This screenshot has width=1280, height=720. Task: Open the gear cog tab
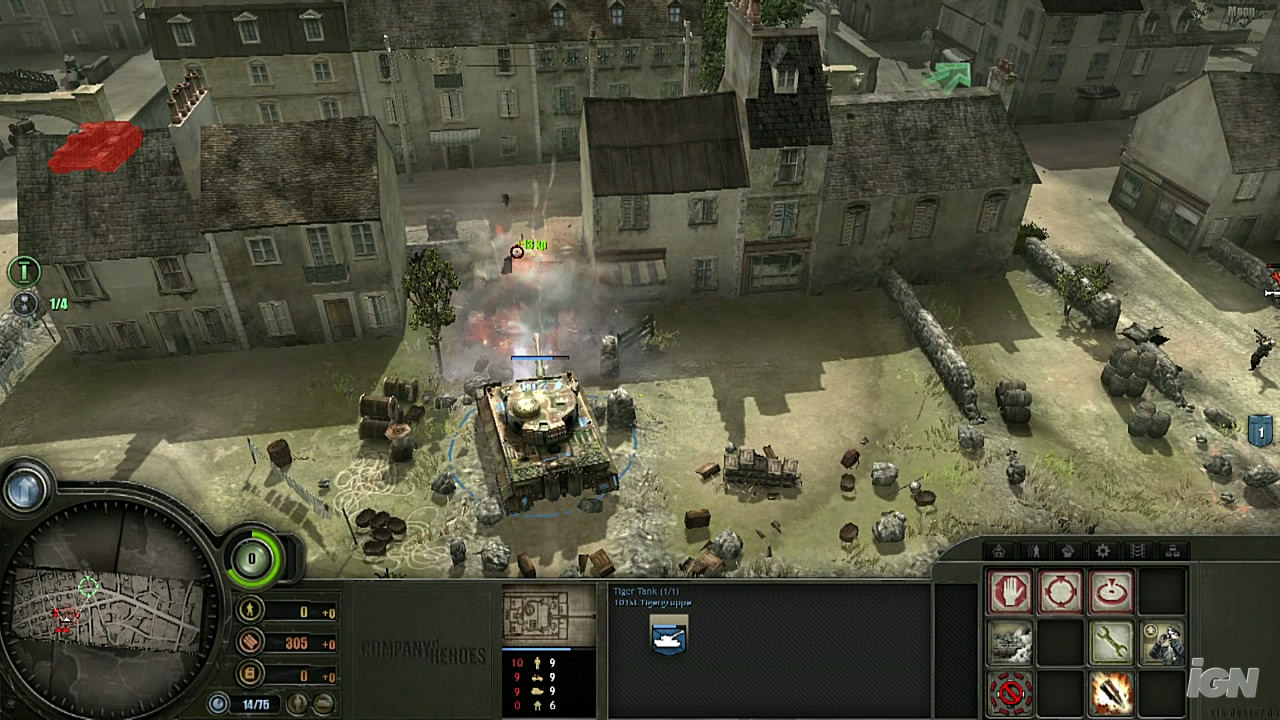(x=1103, y=551)
